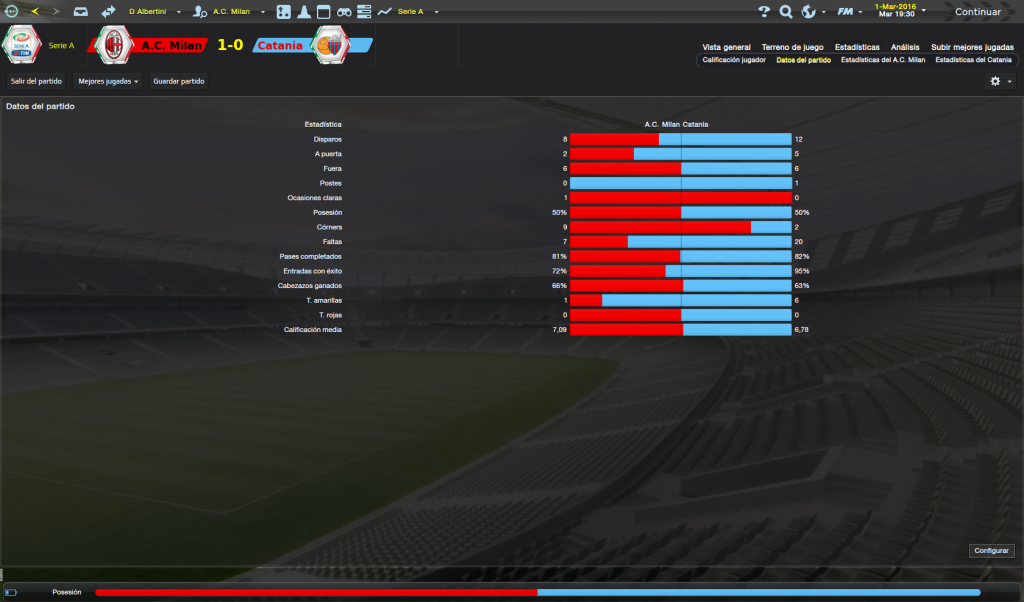Open the help question mark icon

click(764, 12)
